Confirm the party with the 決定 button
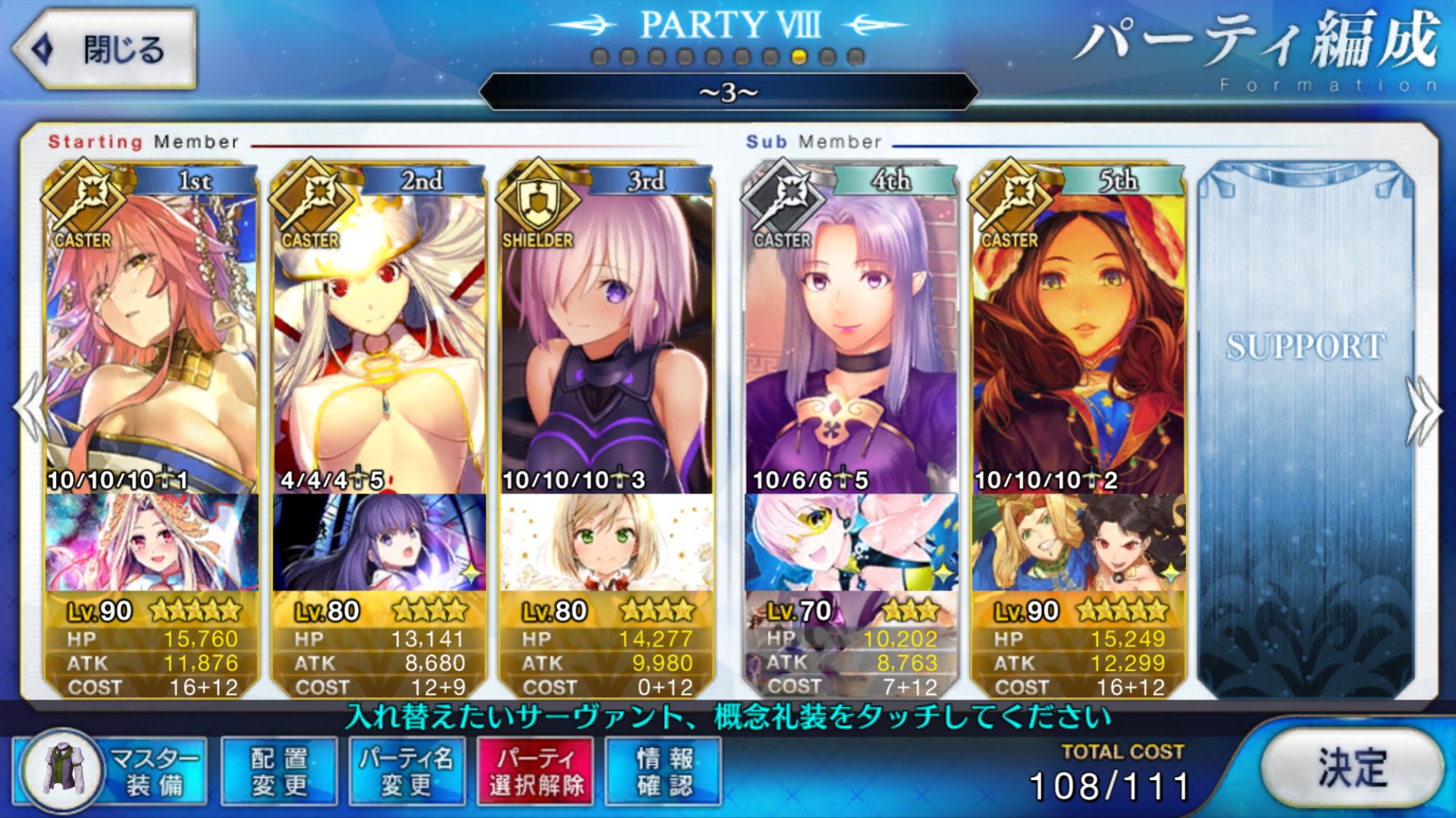1456x818 pixels. 1351,768
